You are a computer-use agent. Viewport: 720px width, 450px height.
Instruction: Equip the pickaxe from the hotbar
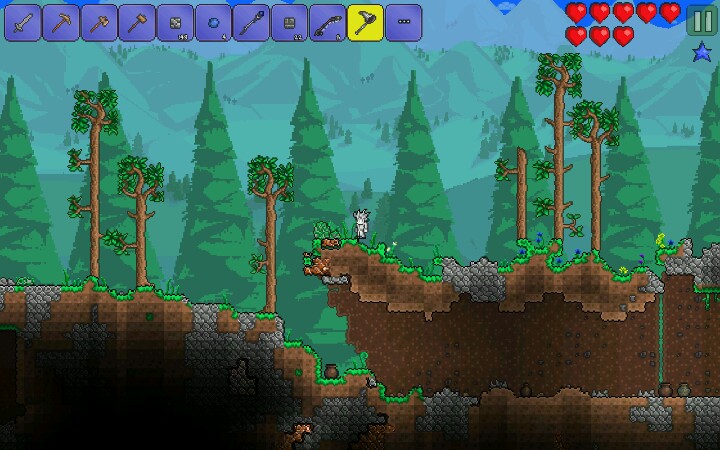pyautogui.click(x=60, y=21)
